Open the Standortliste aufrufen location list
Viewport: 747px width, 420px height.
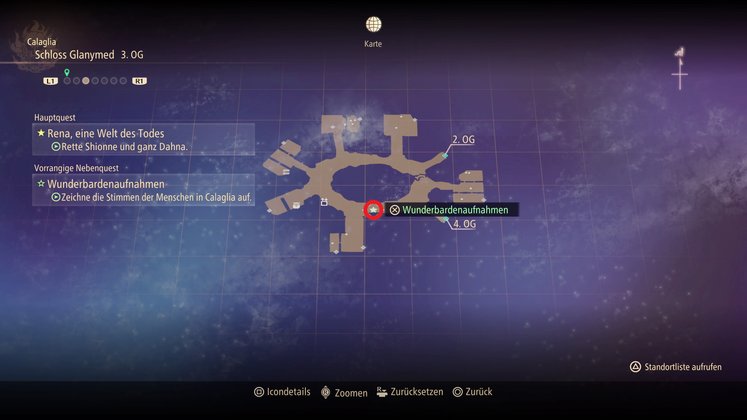(680, 367)
